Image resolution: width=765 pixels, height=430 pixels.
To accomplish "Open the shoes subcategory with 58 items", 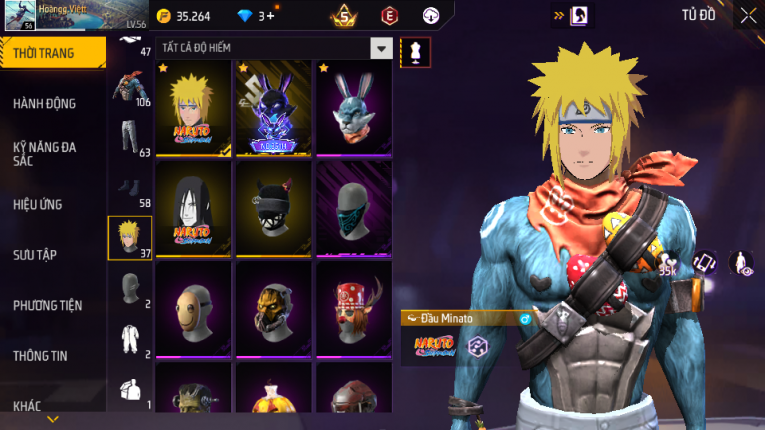I will 130,190.
